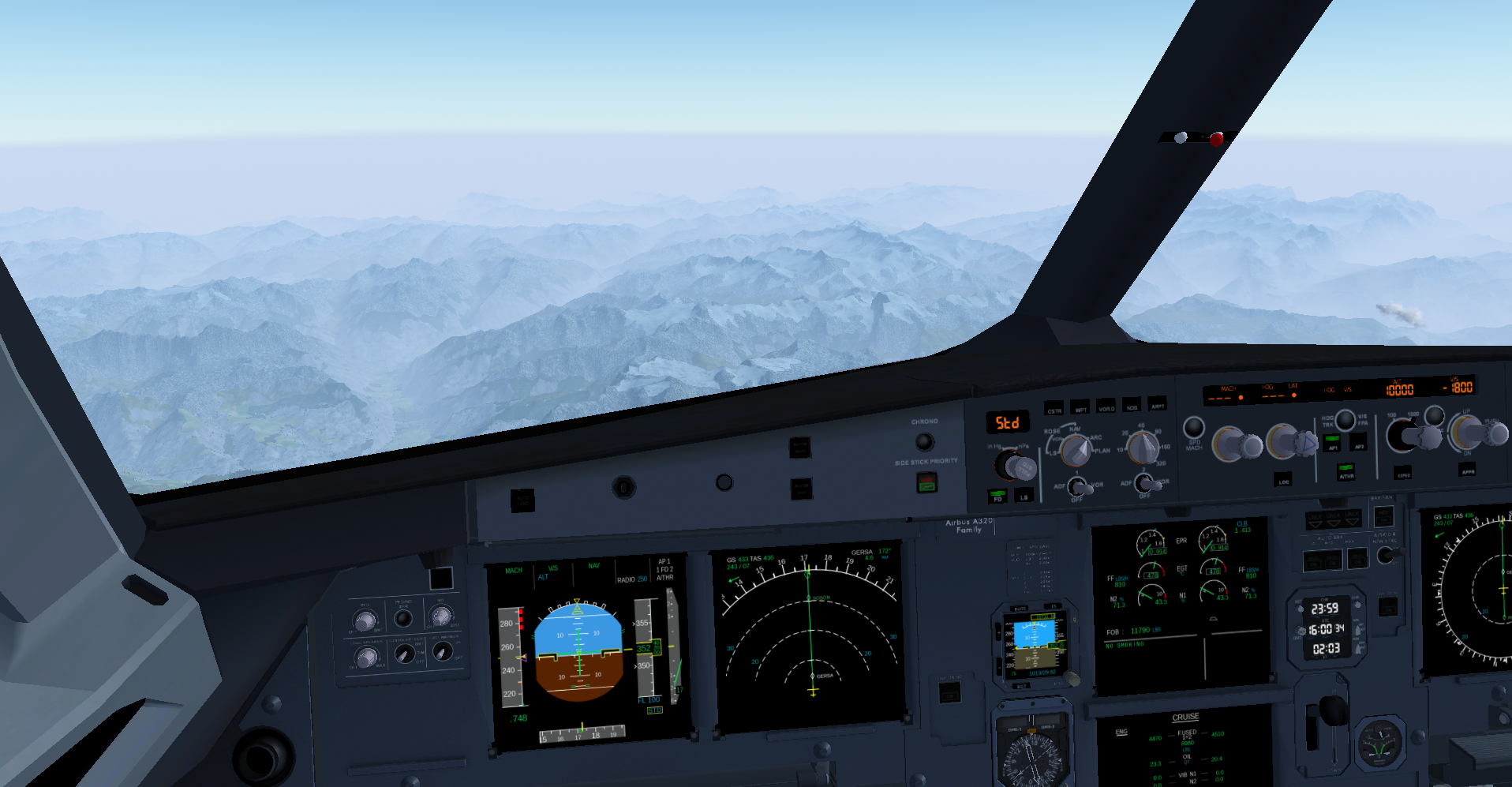Show CSTR constraints on the navigation display
Screen dimensions: 1512x787
point(1054,408)
